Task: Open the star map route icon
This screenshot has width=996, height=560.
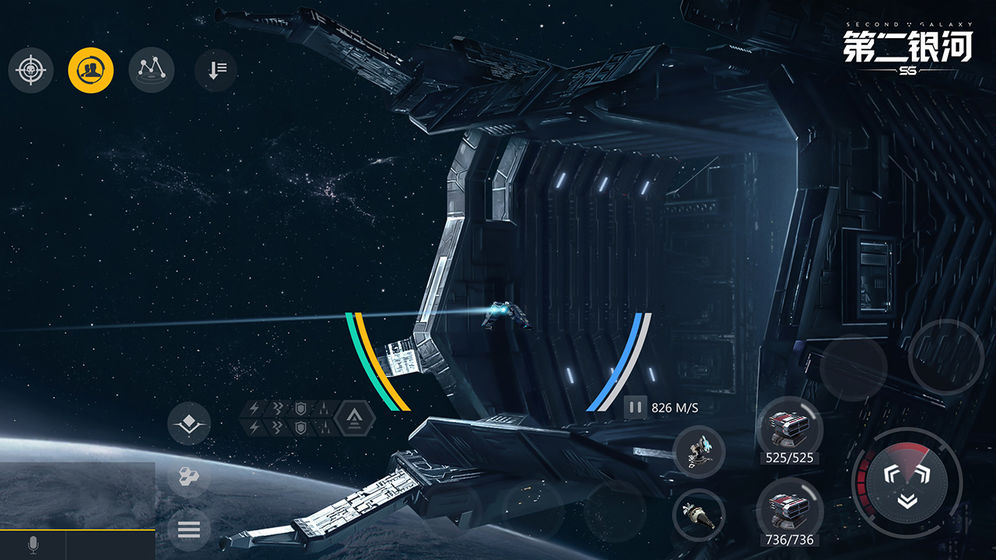Action: (x=152, y=69)
